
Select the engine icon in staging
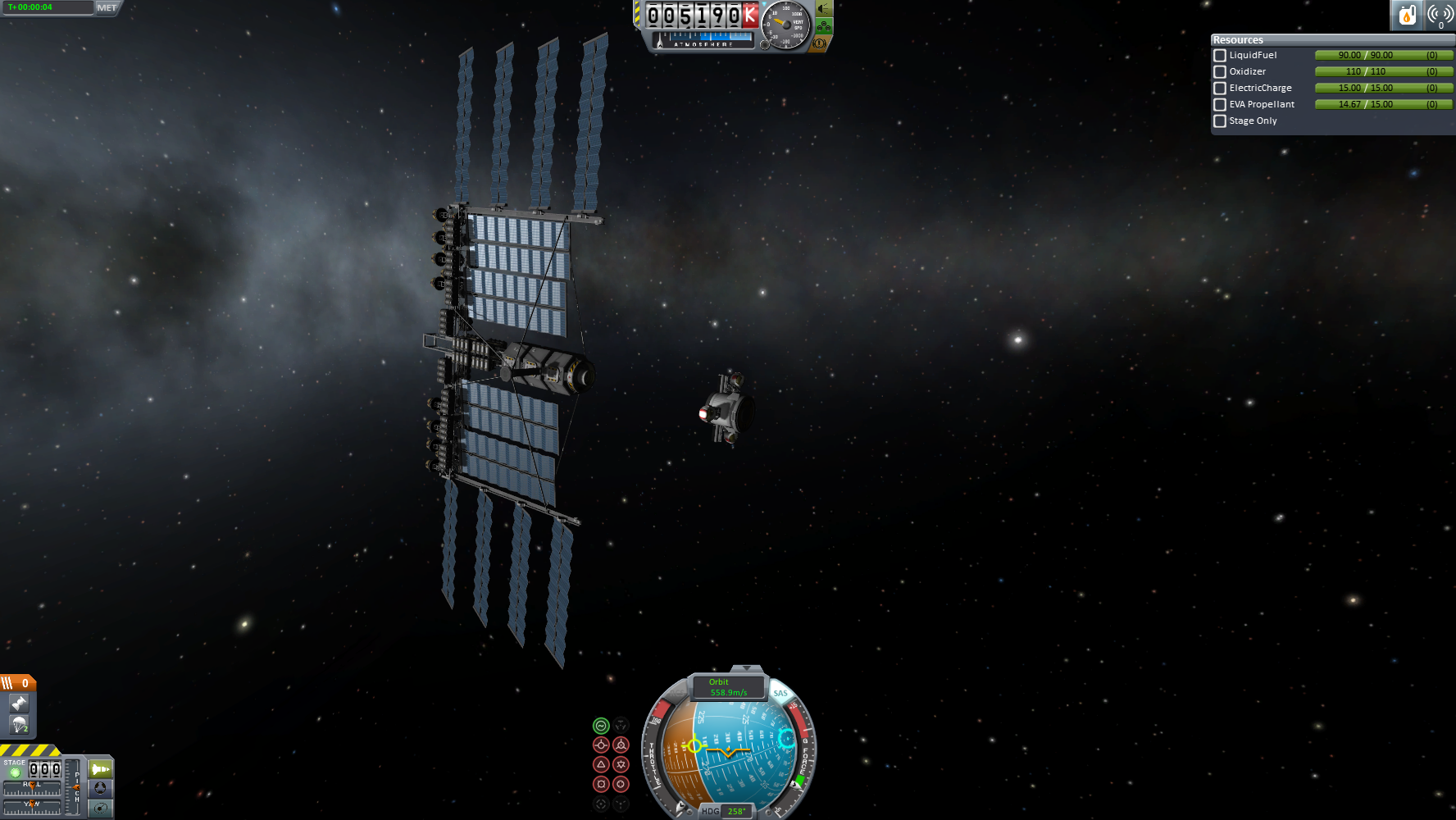point(19,704)
